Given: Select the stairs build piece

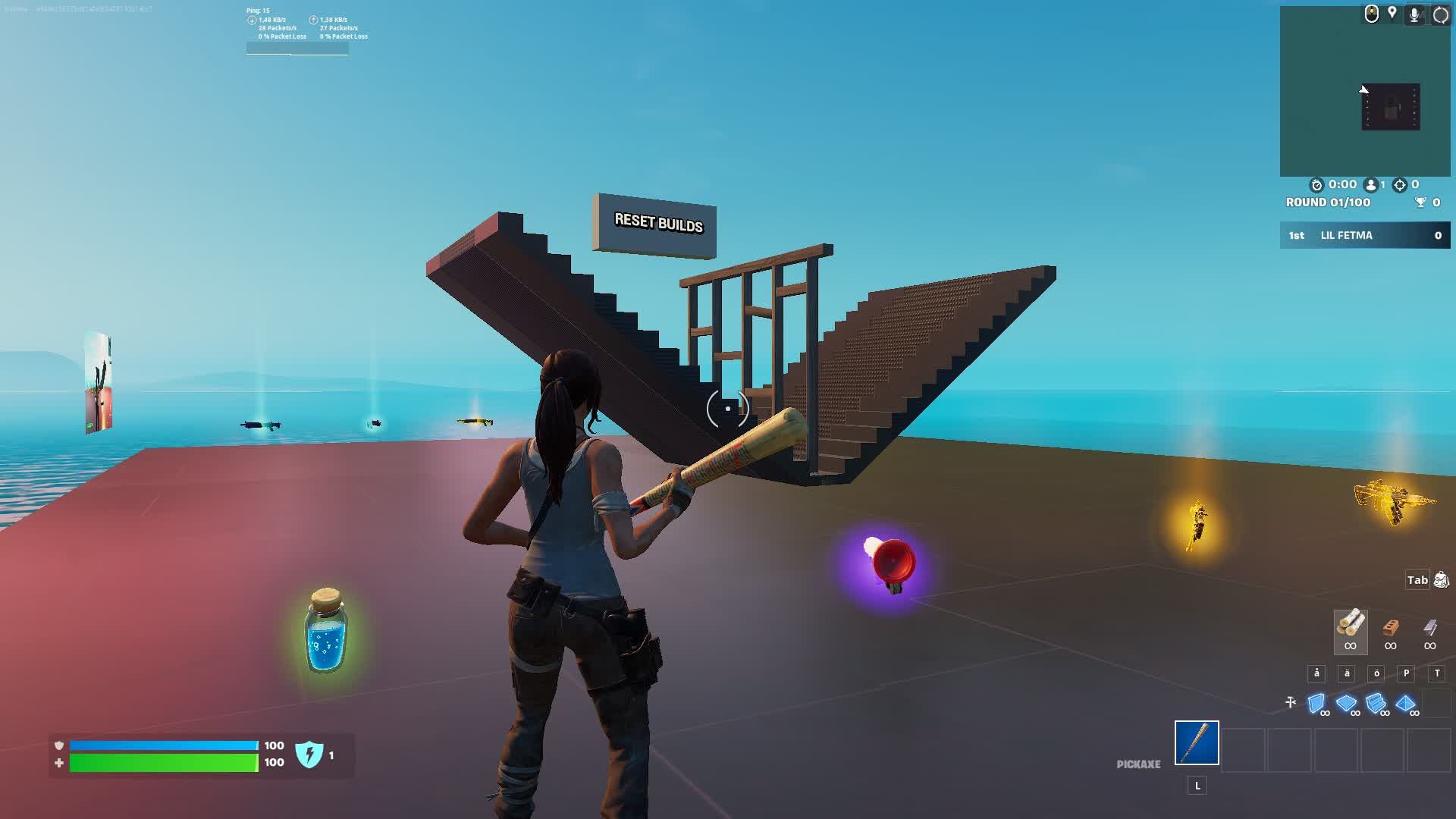Looking at the screenshot, I should [1376, 701].
